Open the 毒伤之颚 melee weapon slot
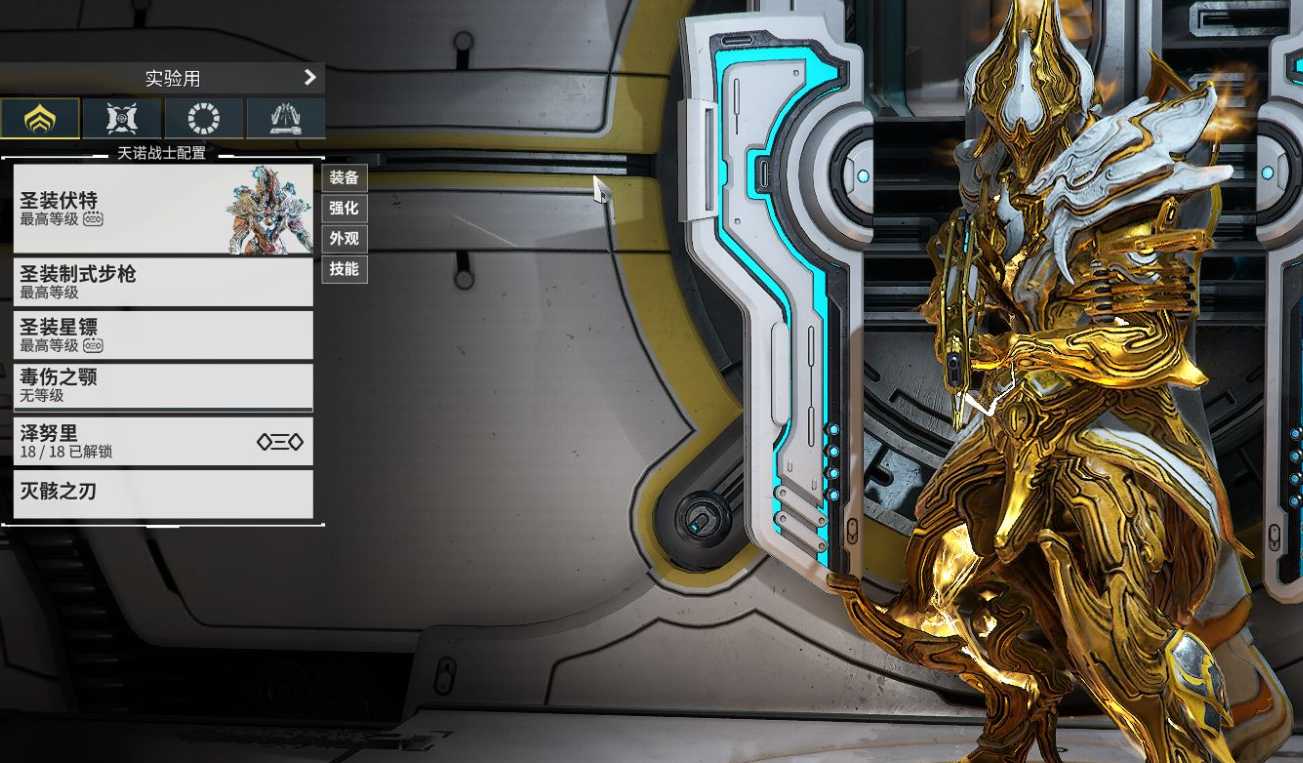Screen dimensions: 1303x763 [163, 386]
